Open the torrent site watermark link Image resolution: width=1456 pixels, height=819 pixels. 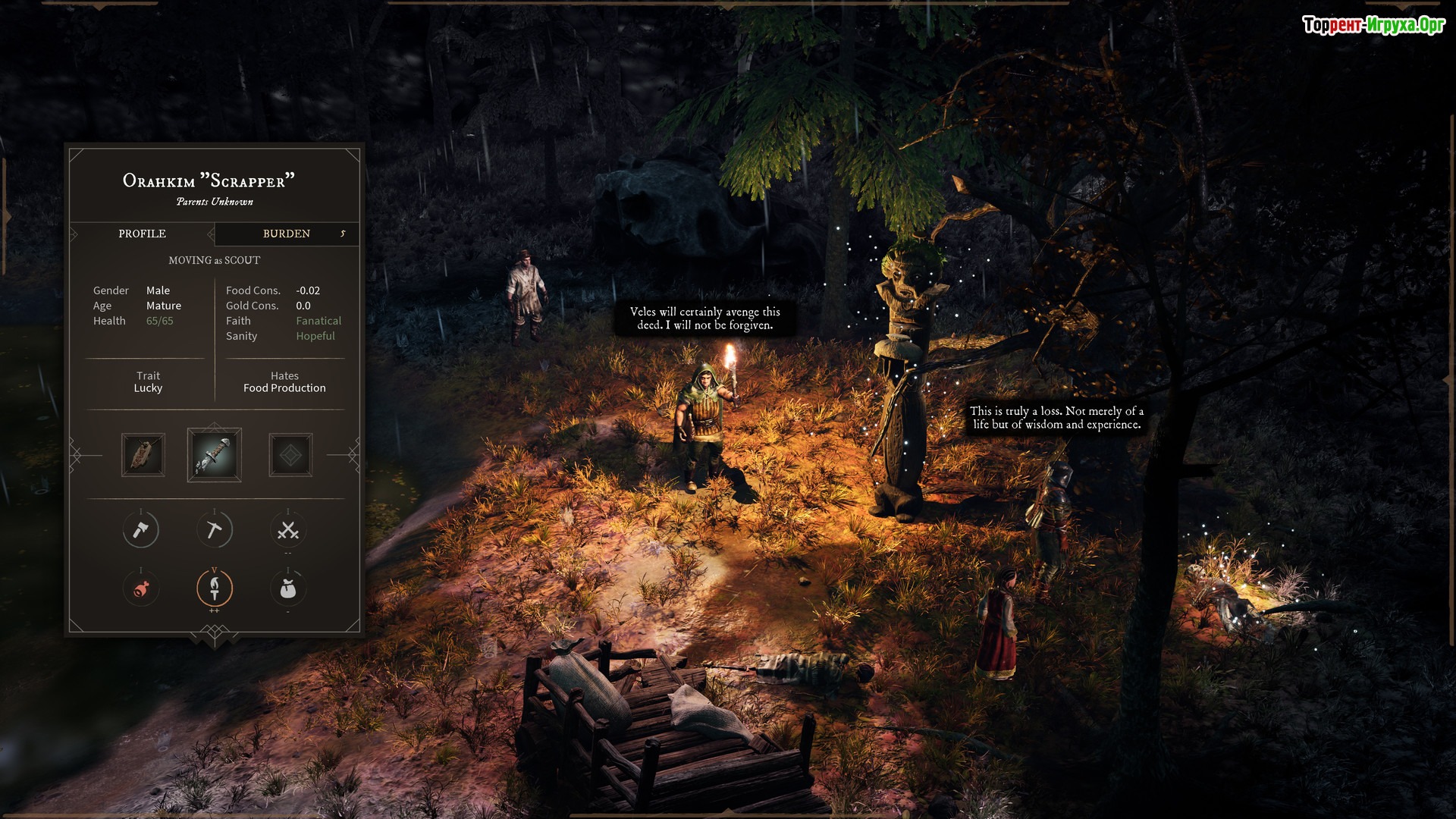tap(1373, 25)
